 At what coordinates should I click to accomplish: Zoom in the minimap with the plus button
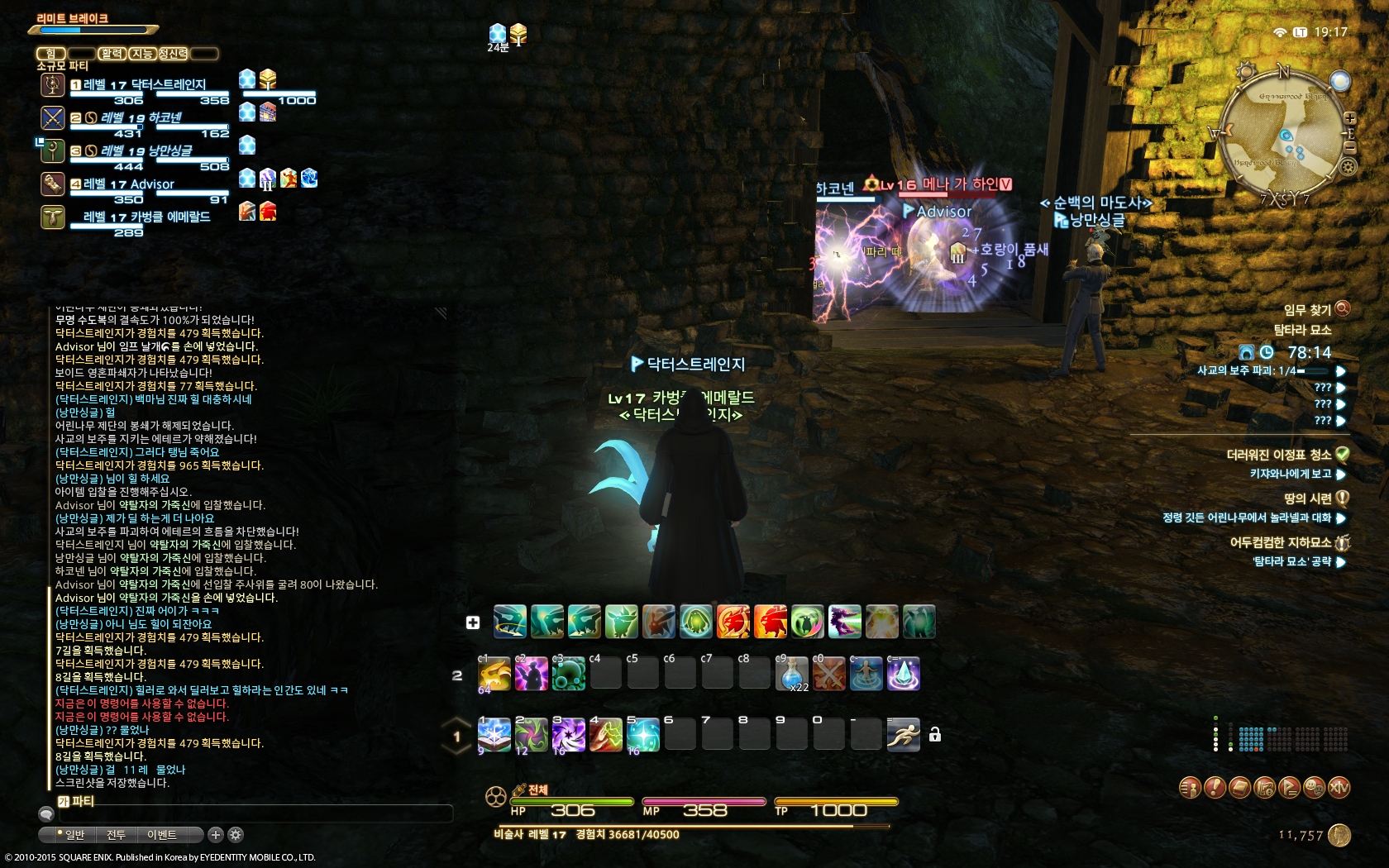coord(1349,118)
